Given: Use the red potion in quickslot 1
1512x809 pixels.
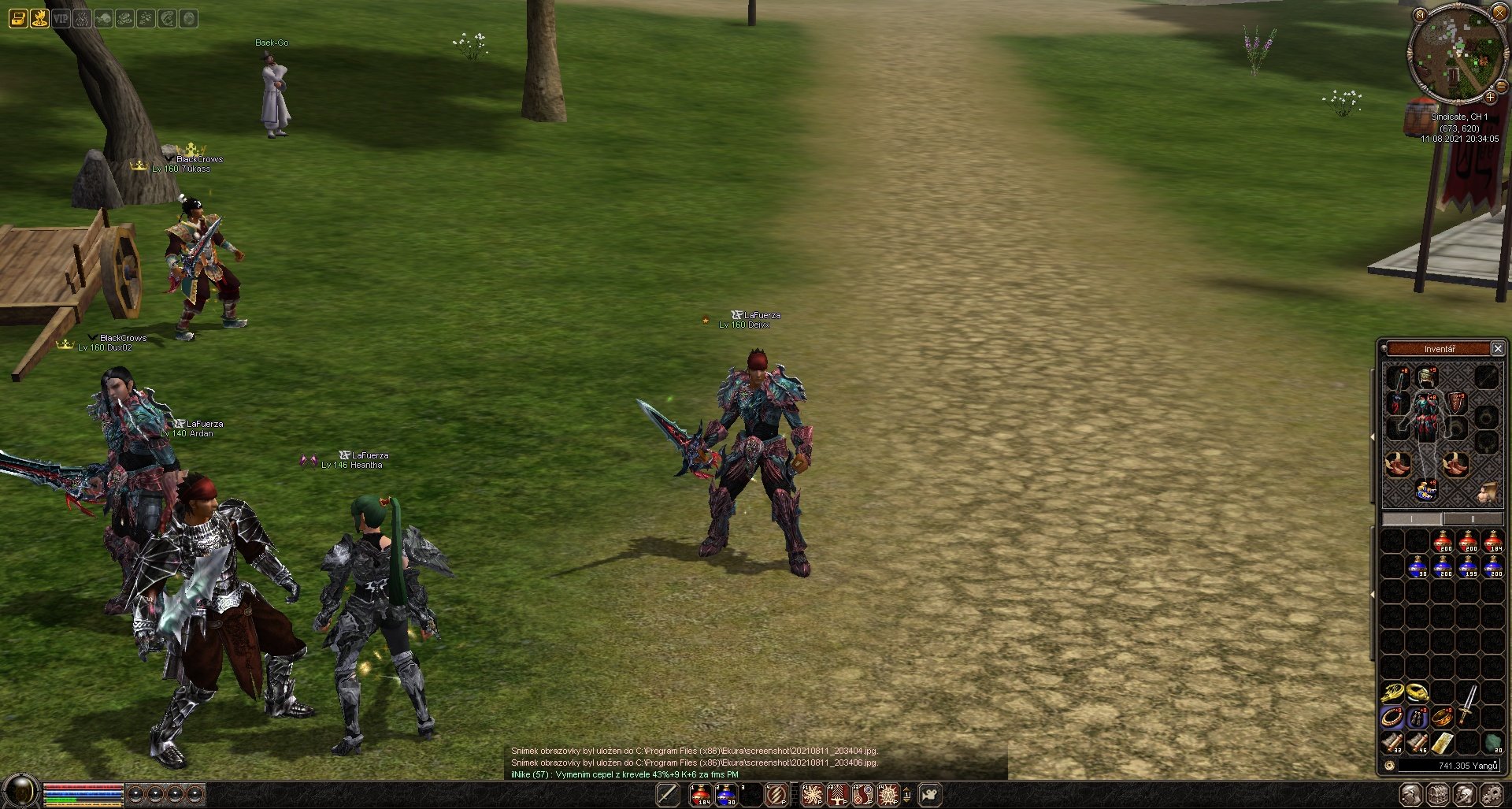Looking at the screenshot, I should [700, 795].
